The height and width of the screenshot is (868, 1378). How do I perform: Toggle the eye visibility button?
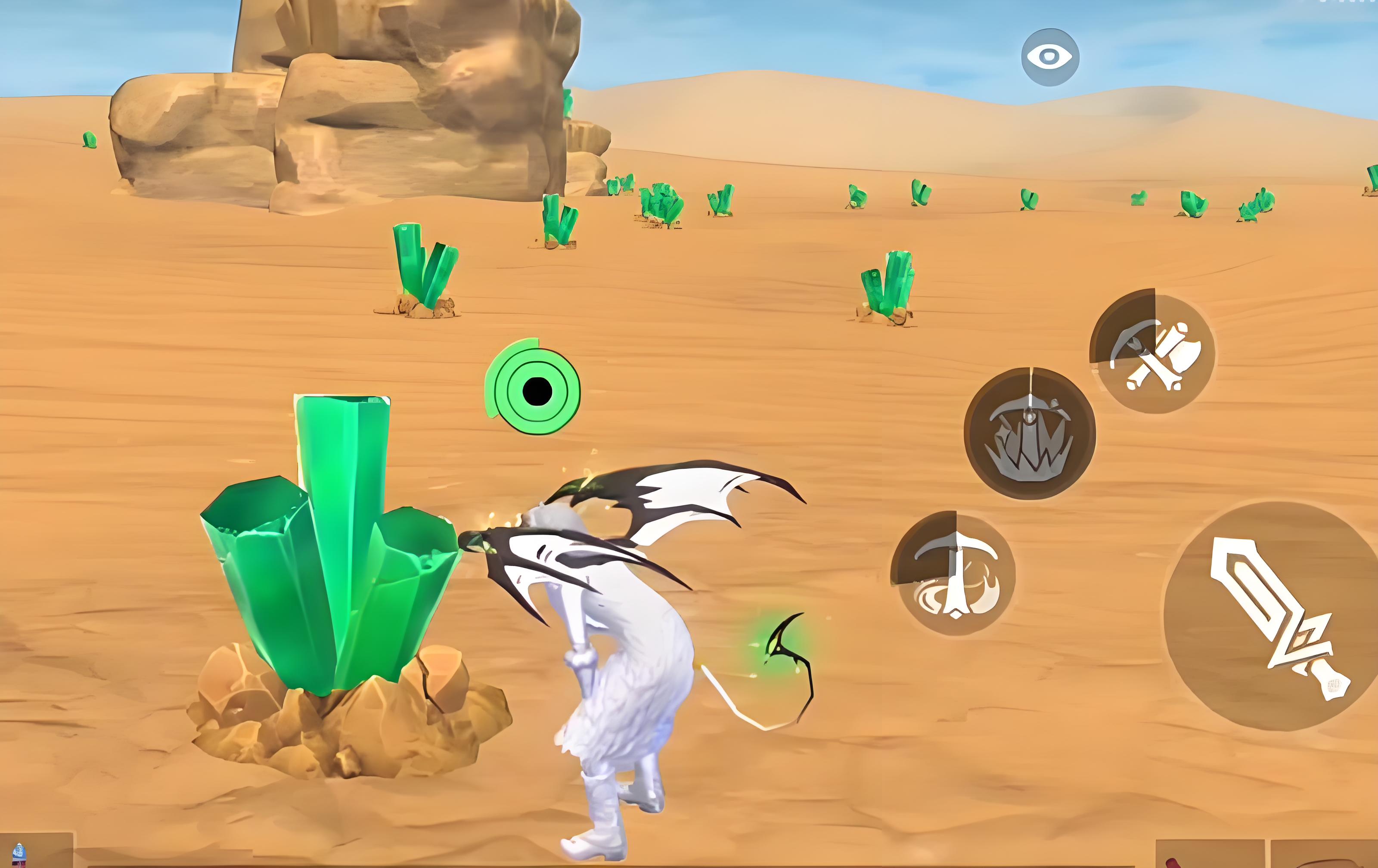(1050, 57)
